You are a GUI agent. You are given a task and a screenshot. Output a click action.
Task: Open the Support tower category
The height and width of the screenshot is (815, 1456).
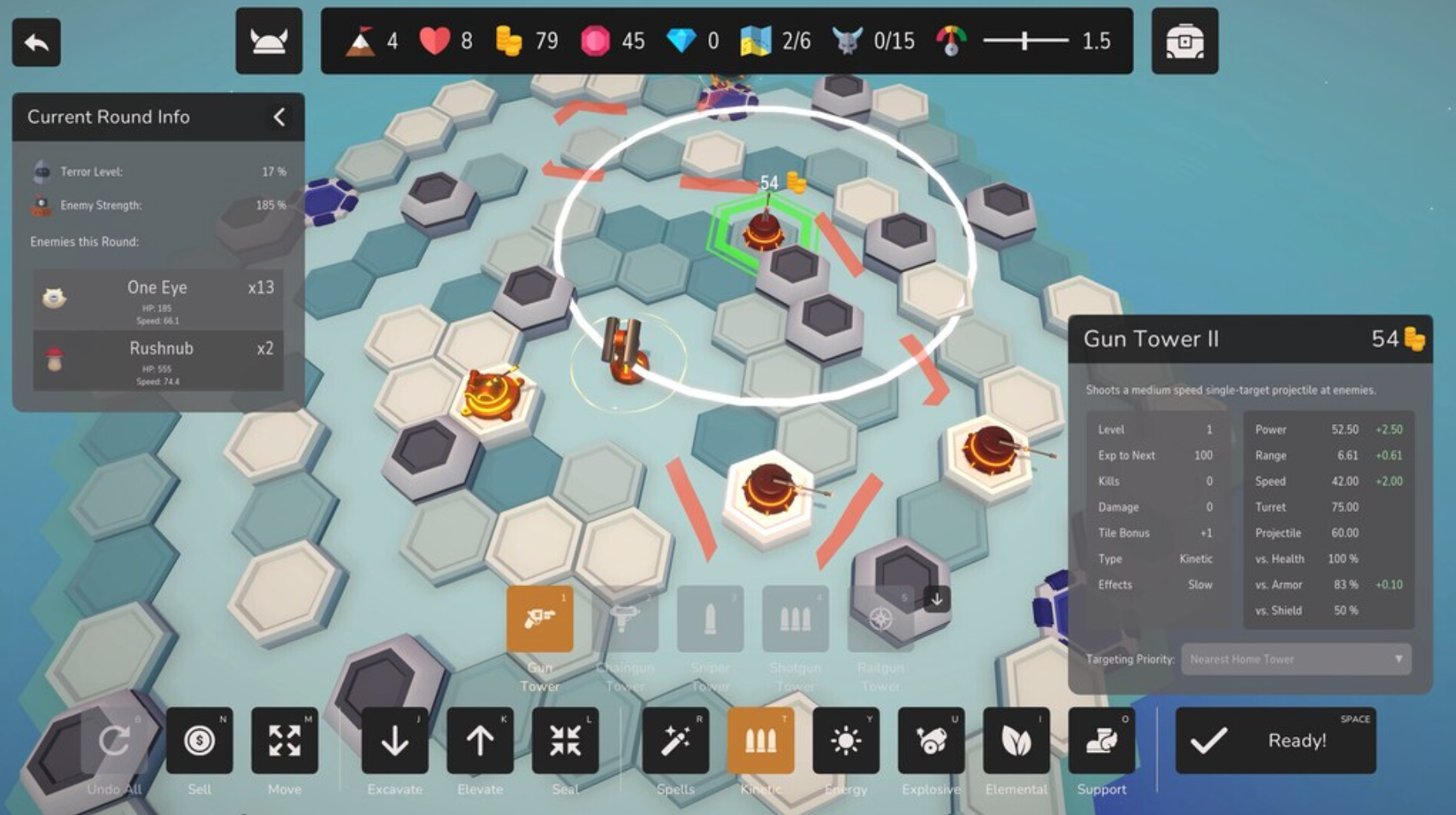1101,741
